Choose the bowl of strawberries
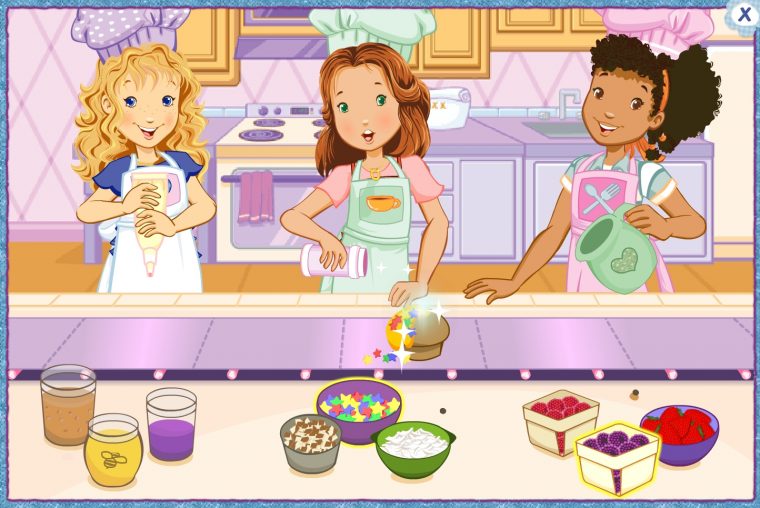760x508 pixels. click(681, 431)
